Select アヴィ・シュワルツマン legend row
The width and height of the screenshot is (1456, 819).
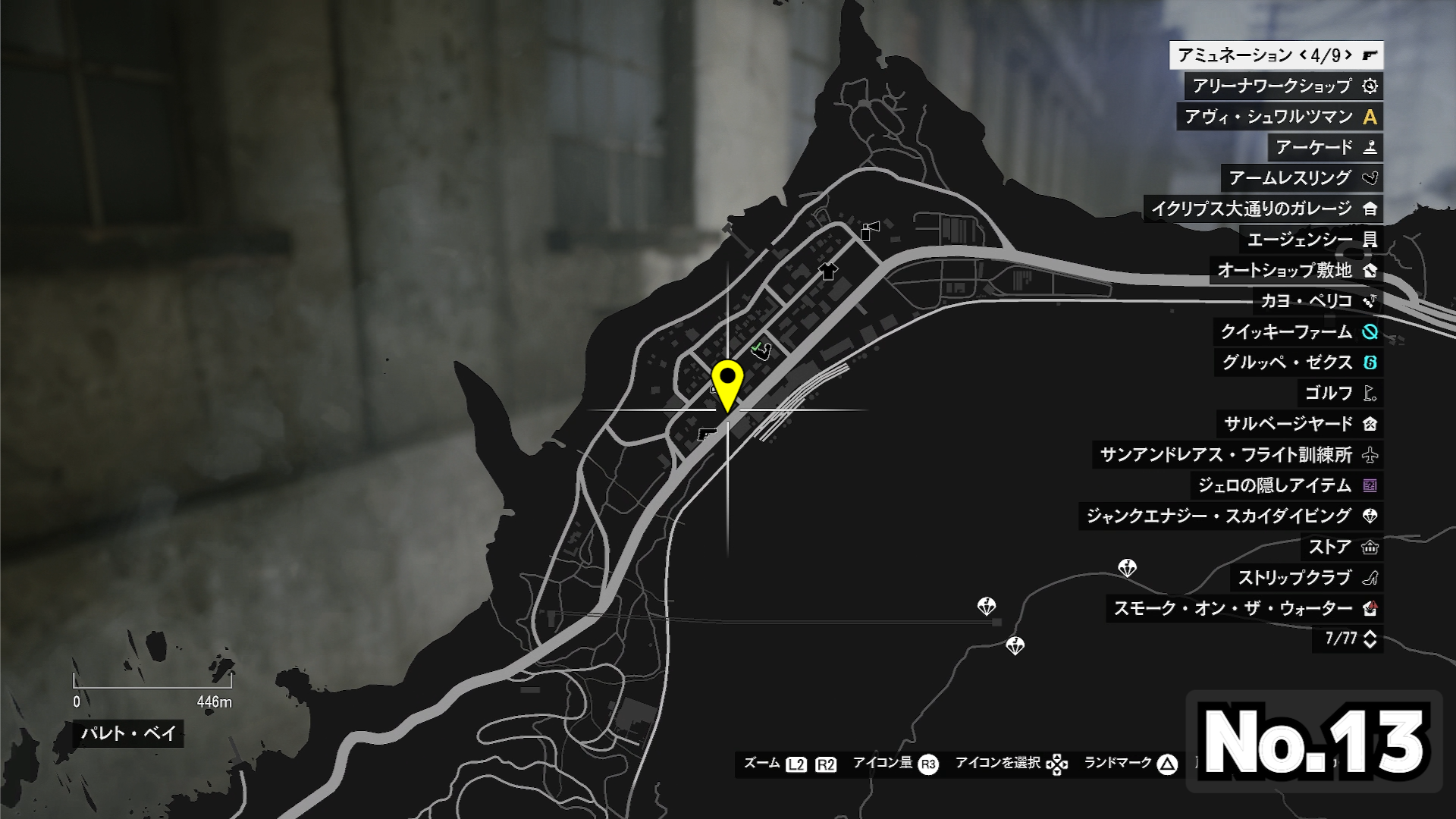(x=1279, y=117)
